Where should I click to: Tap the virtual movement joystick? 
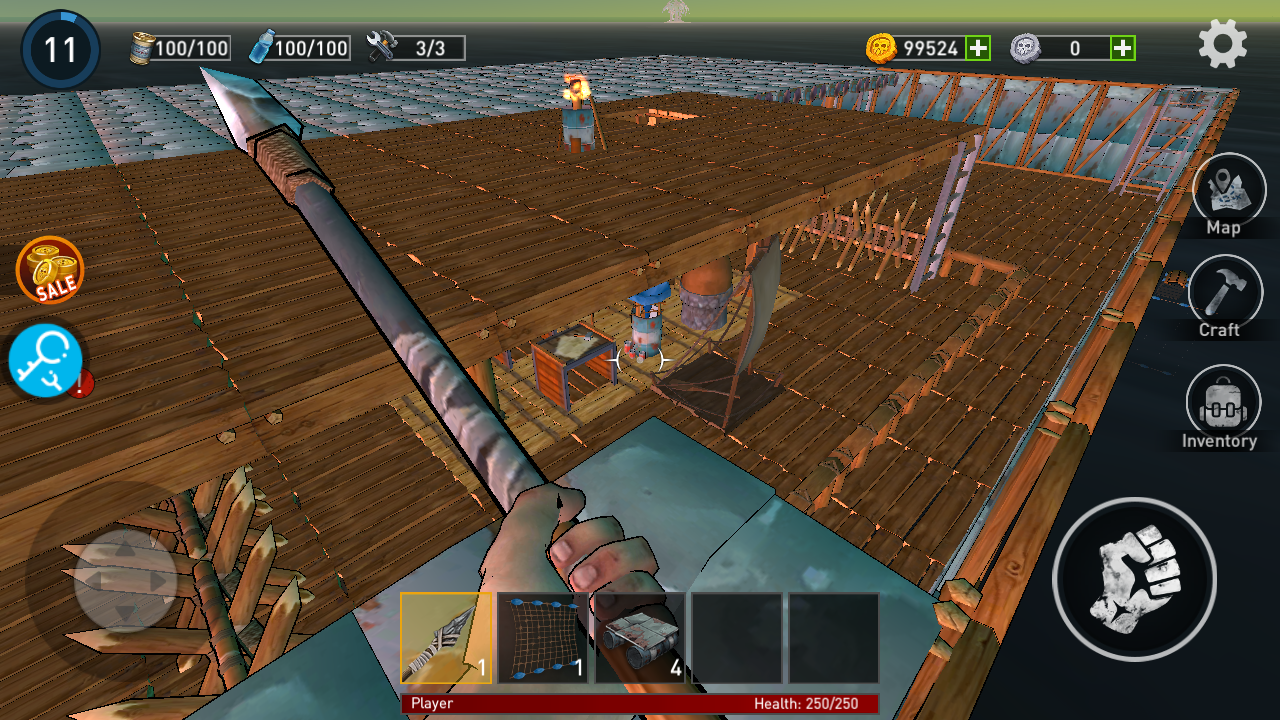(125, 580)
